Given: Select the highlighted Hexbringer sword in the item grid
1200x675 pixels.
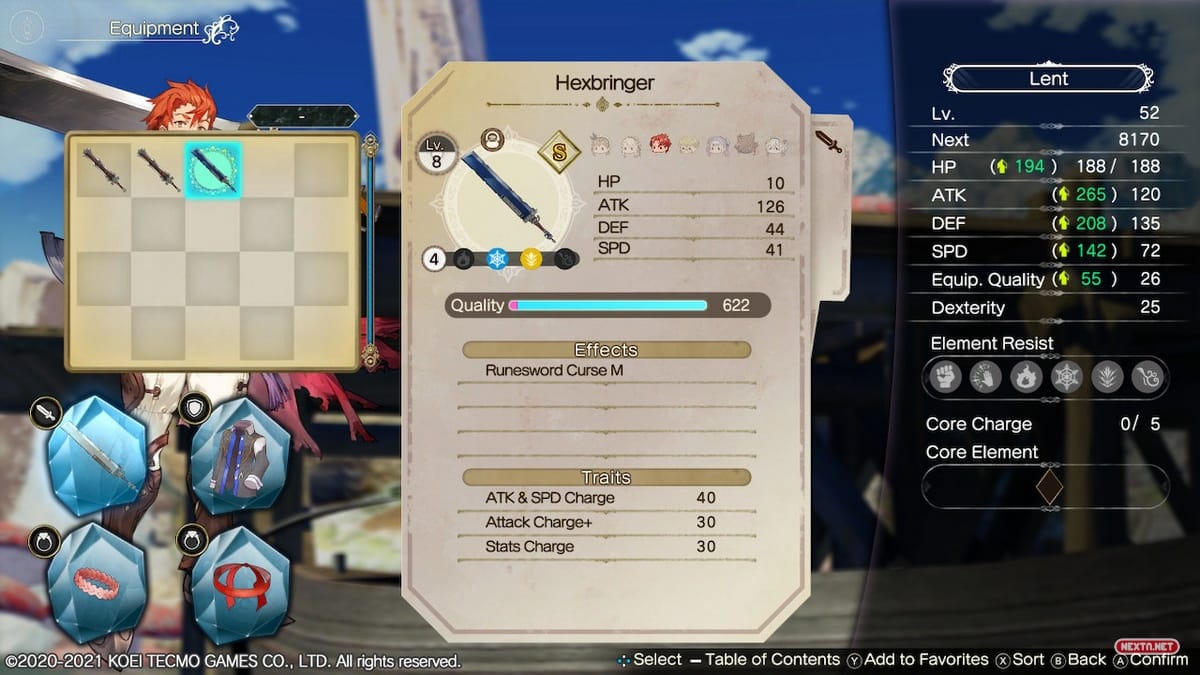Looking at the screenshot, I should pyautogui.click(x=212, y=169).
